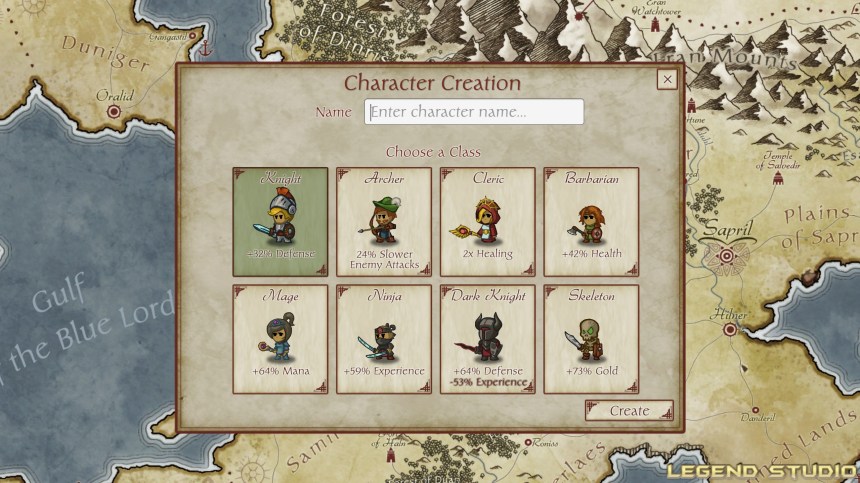Select the Knight class tile
Image resolution: width=860 pixels, height=483 pixels.
point(280,221)
